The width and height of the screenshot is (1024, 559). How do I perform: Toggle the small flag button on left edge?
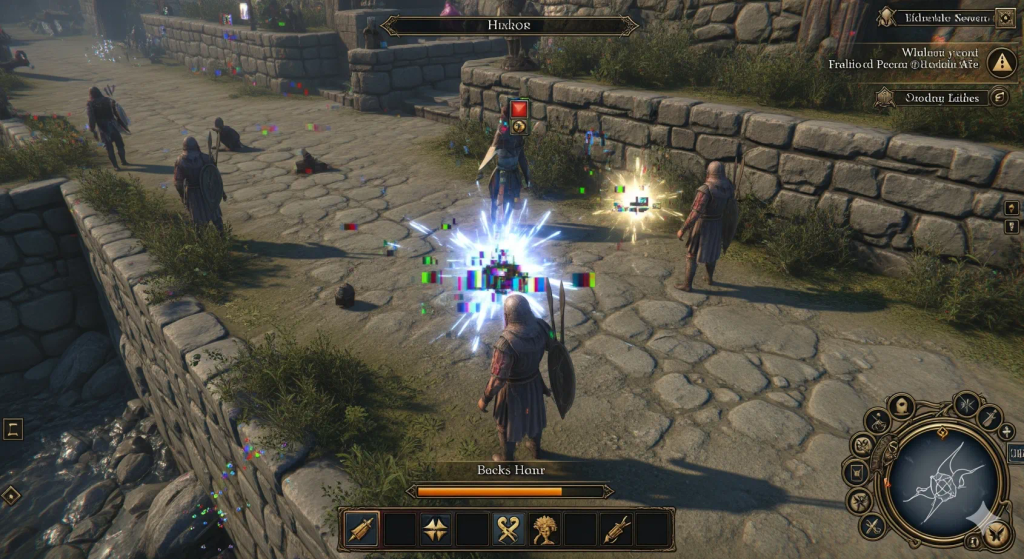tap(12, 430)
